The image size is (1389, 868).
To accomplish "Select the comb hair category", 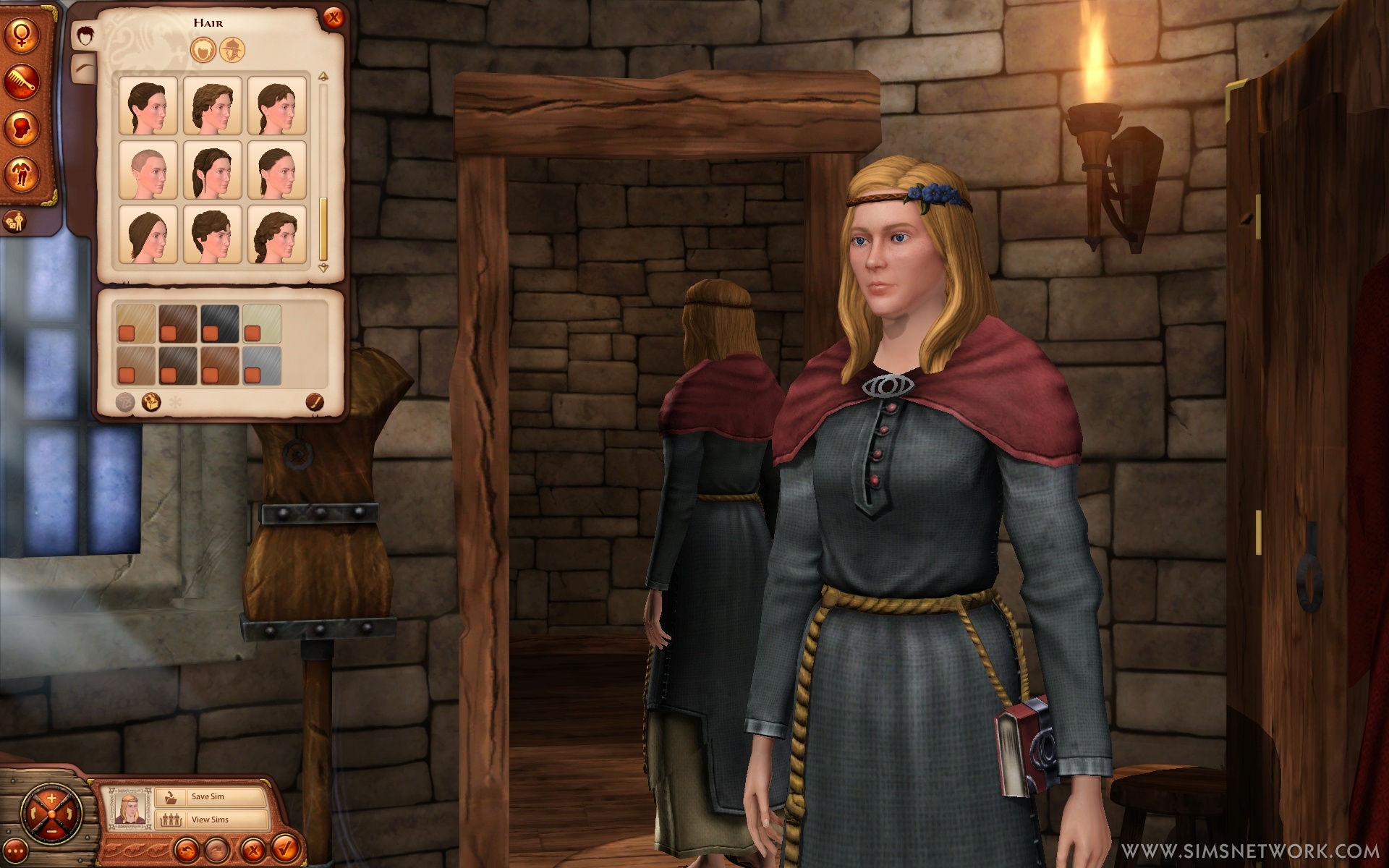I will tap(22, 82).
